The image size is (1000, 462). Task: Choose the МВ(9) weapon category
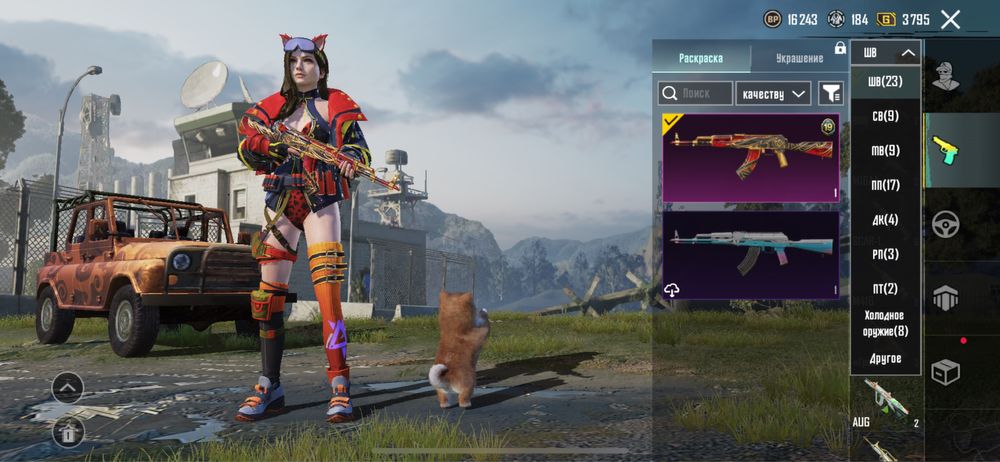pyautogui.click(x=885, y=150)
